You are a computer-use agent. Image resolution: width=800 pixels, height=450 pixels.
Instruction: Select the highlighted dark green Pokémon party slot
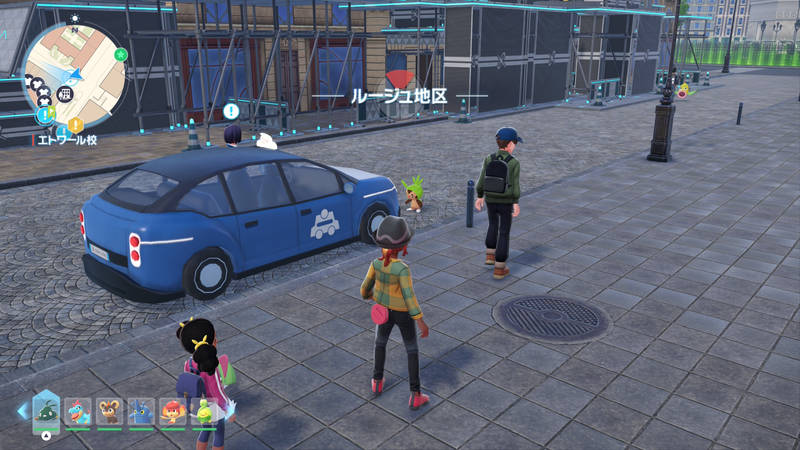(x=46, y=410)
